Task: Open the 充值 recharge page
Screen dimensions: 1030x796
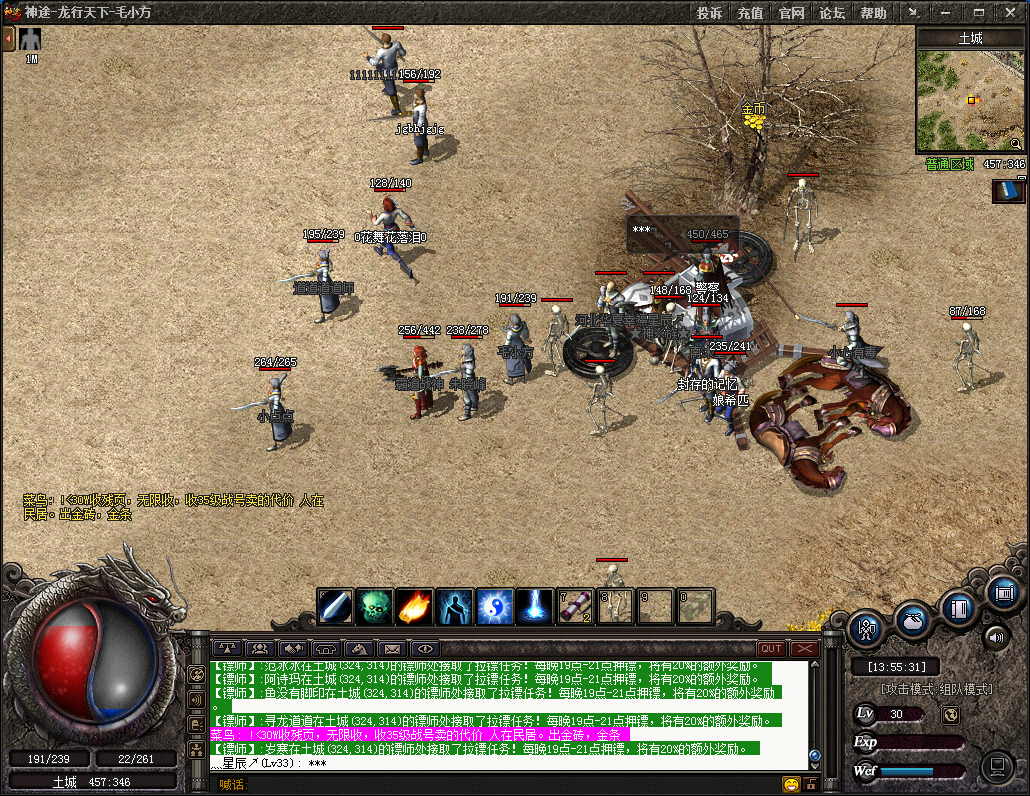Action: pos(751,13)
